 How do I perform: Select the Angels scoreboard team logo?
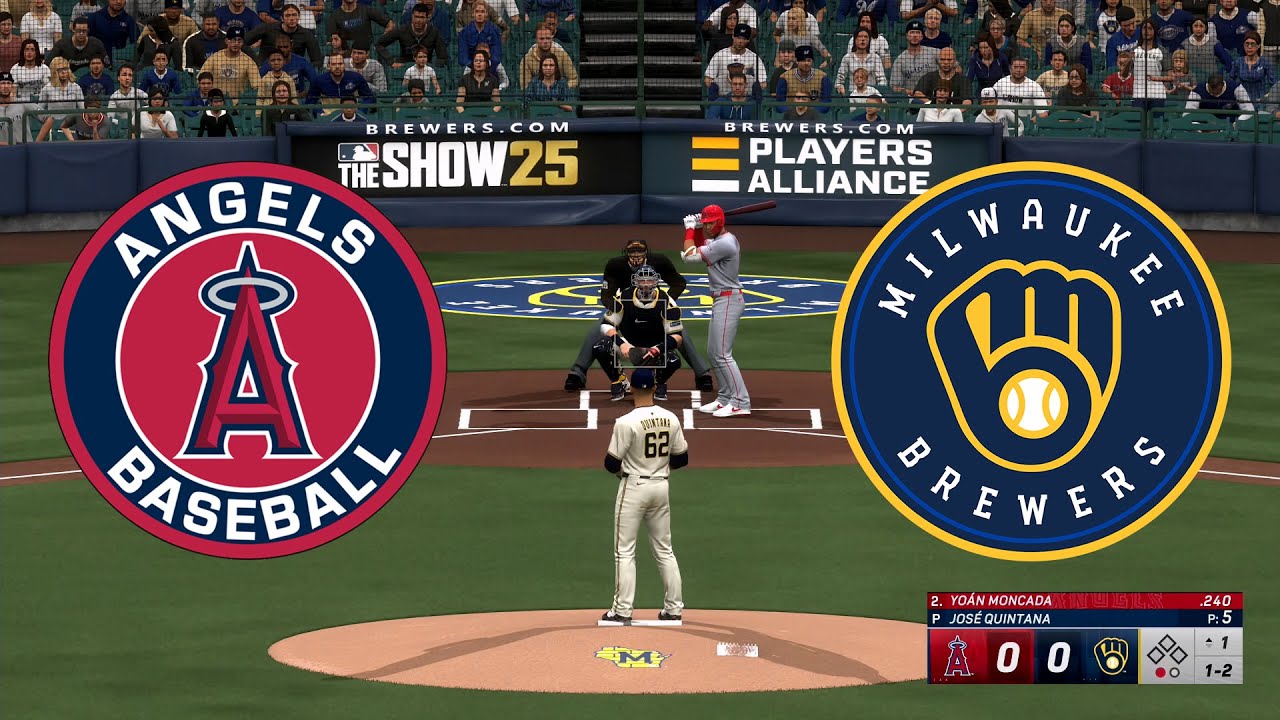(956, 656)
